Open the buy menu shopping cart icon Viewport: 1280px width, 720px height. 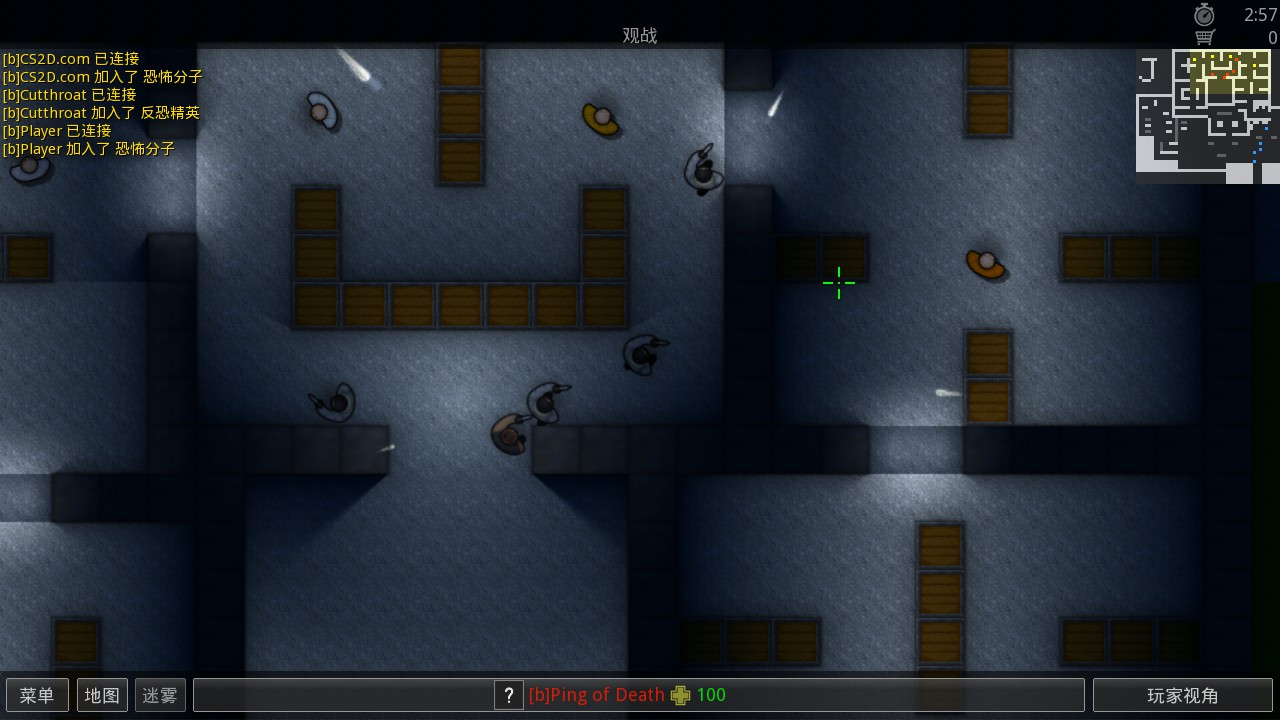click(x=1205, y=35)
